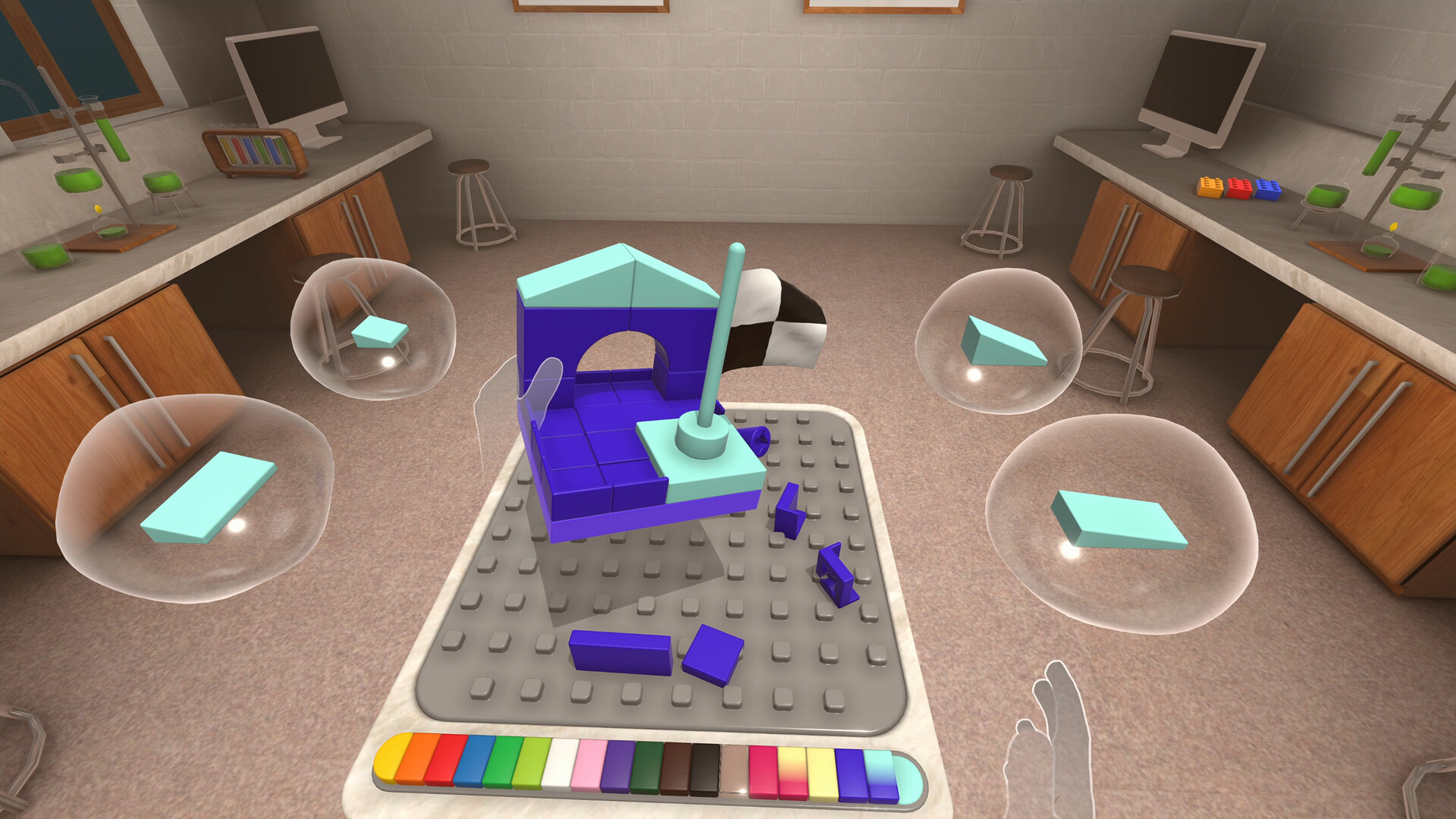Select the yellow Lego brick on the right counter
Viewport: 1456px width, 819px height.
coord(1209,186)
